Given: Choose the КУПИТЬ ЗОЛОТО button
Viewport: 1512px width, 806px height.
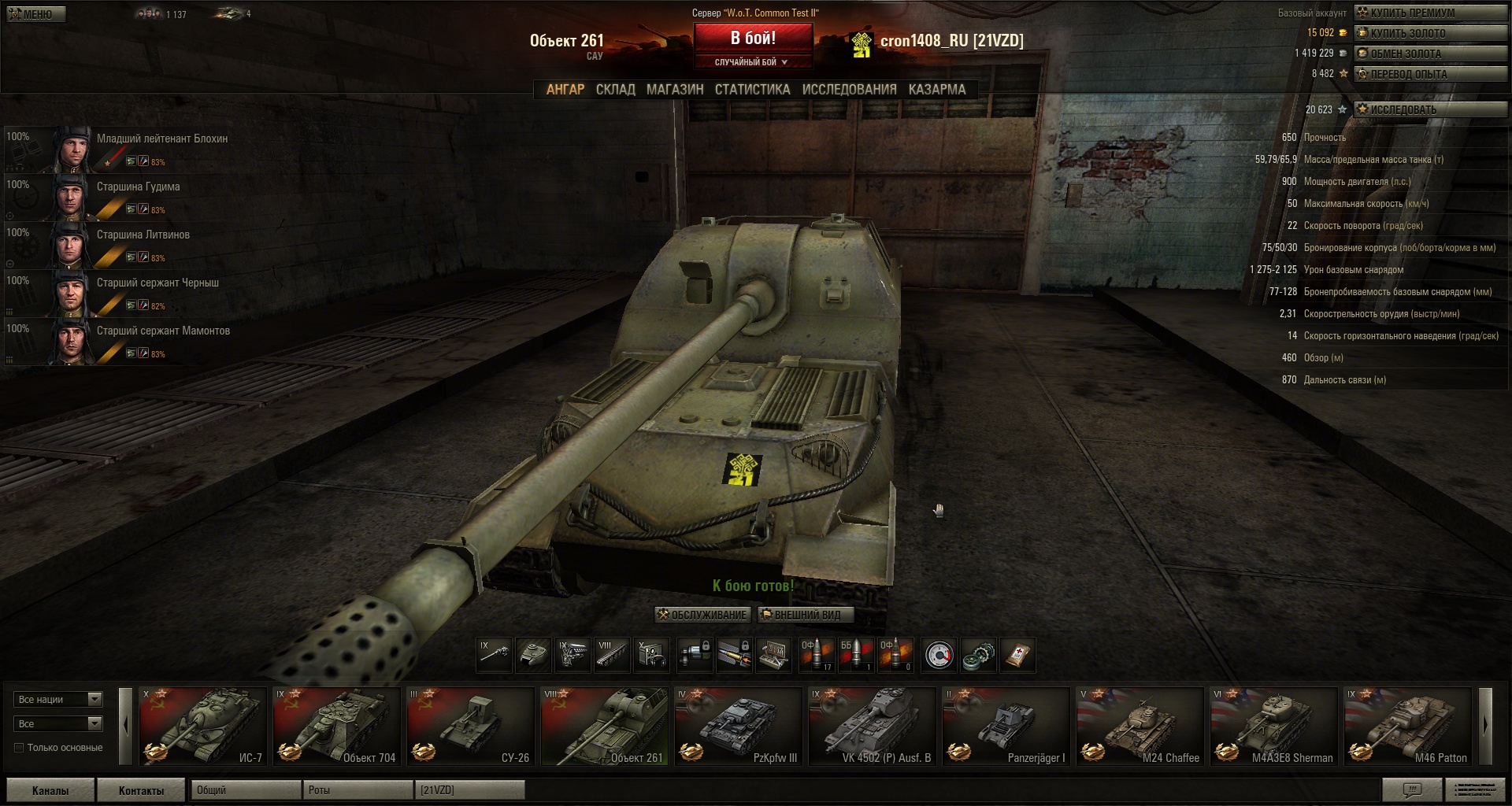Looking at the screenshot, I should [1429, 33].
